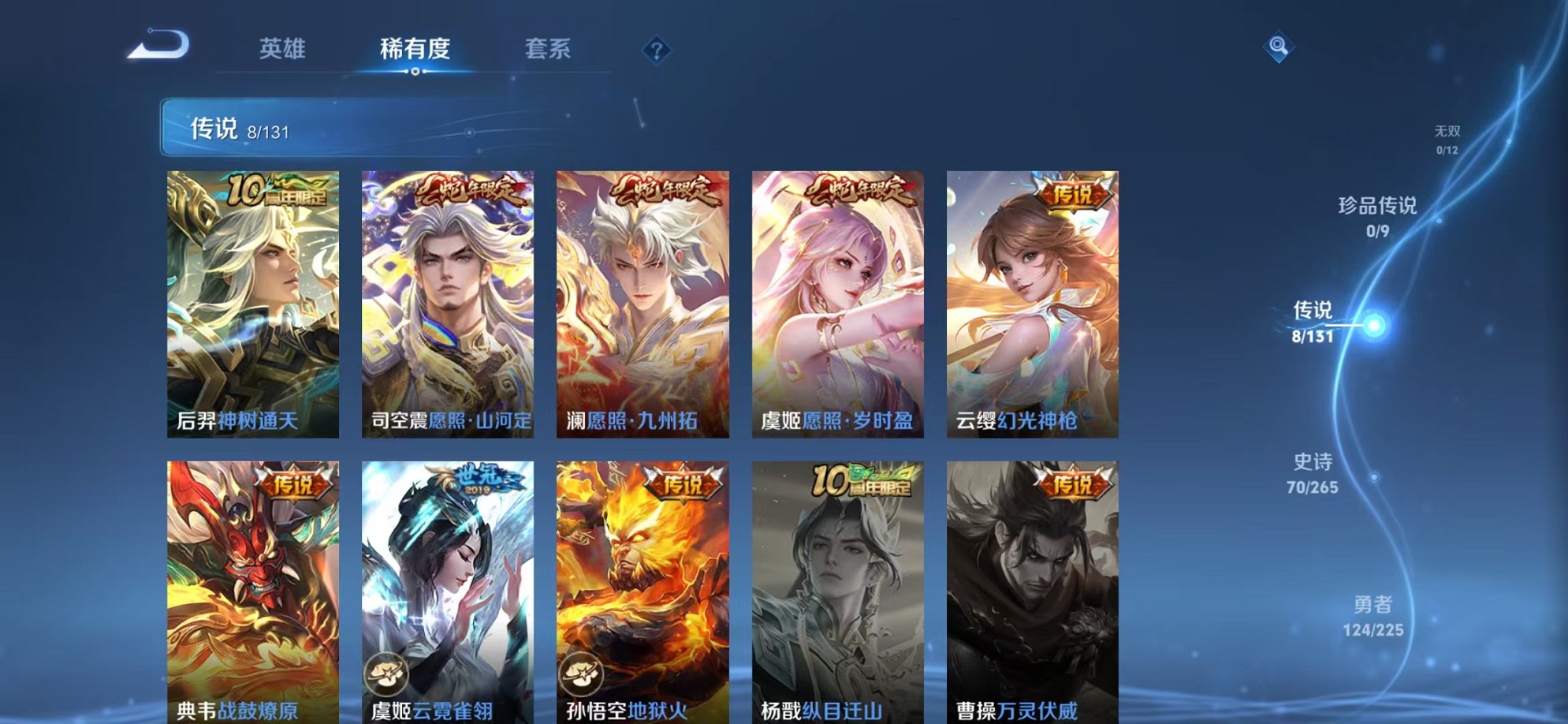Open search with the magnifier icon

1279,45
